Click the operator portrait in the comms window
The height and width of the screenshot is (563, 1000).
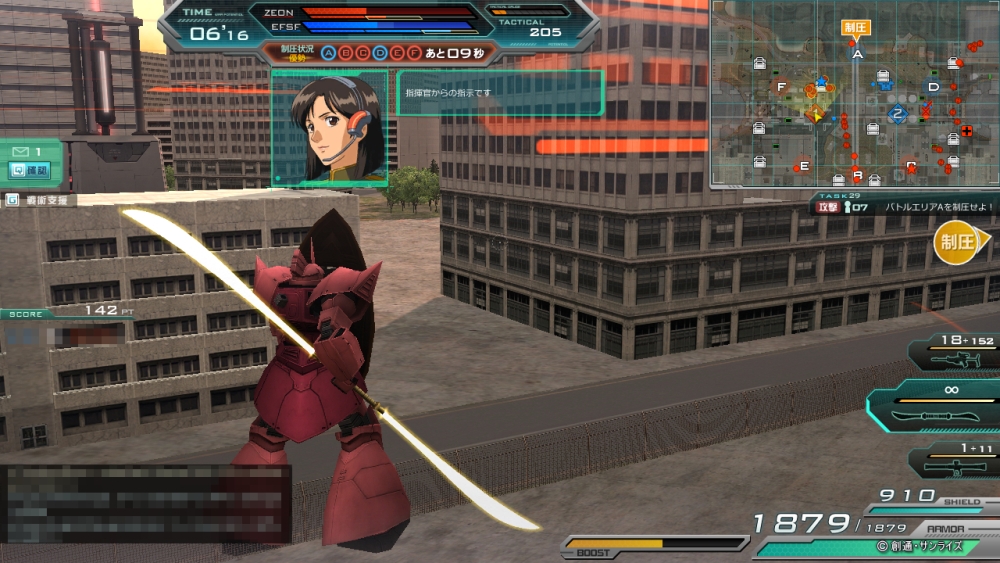click(x=331, y=127)
